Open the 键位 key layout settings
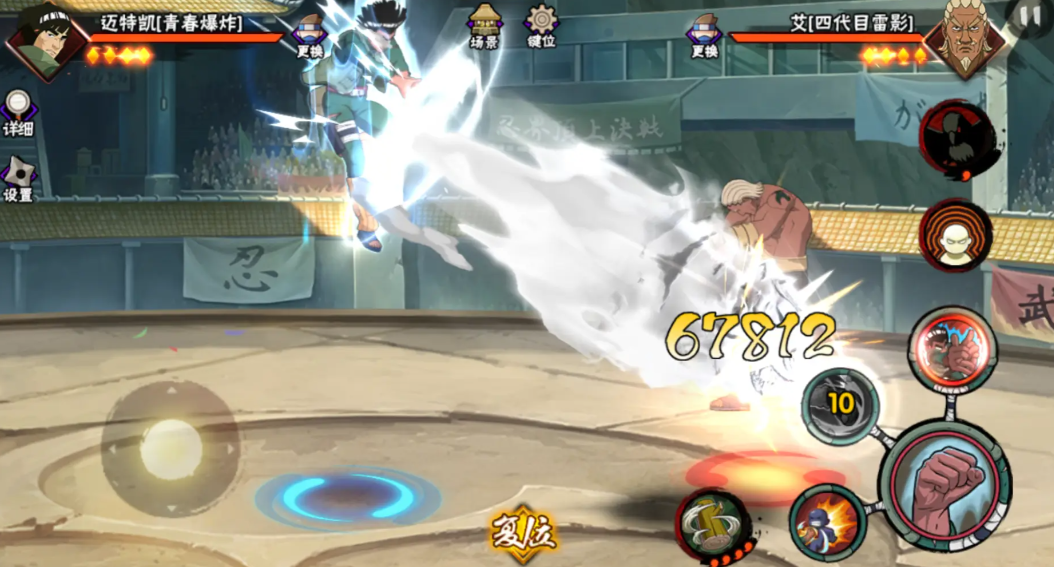1054x567 pixels. coord(541,27)
